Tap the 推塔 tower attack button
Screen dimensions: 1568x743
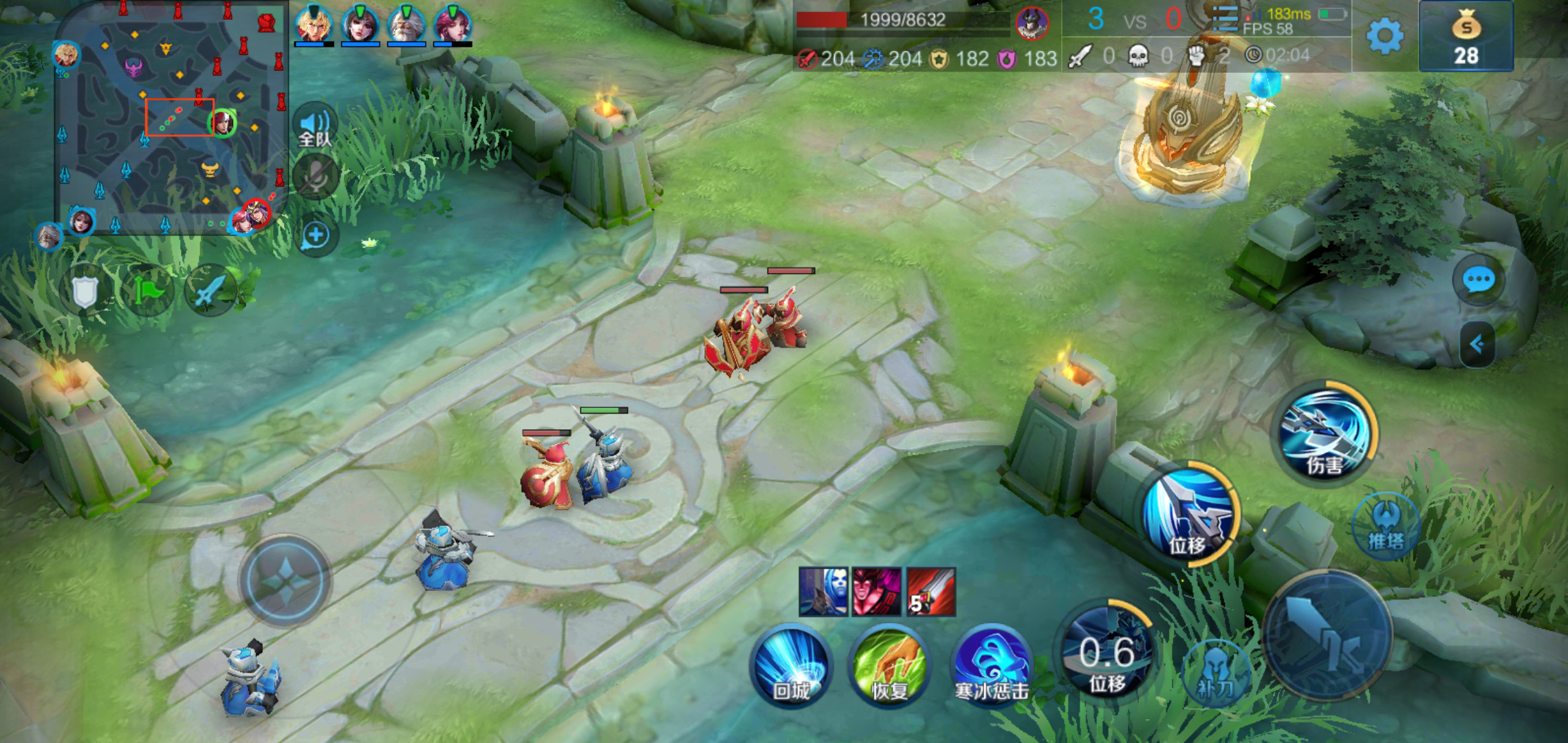pyautogui.click(x=1386, y=526)
